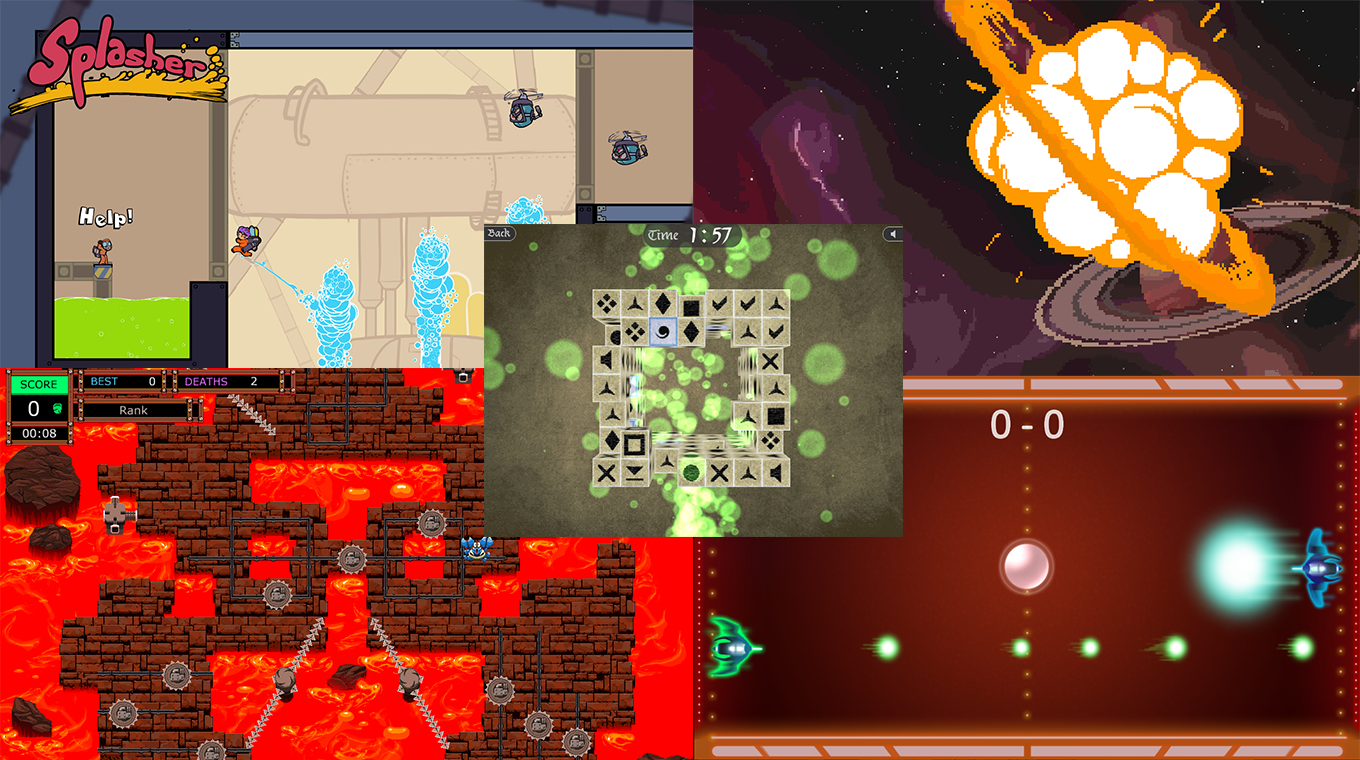The image size is (1360, 760).
Task: Click the speaker symbol tile in the grid
Action: (607, 359)
